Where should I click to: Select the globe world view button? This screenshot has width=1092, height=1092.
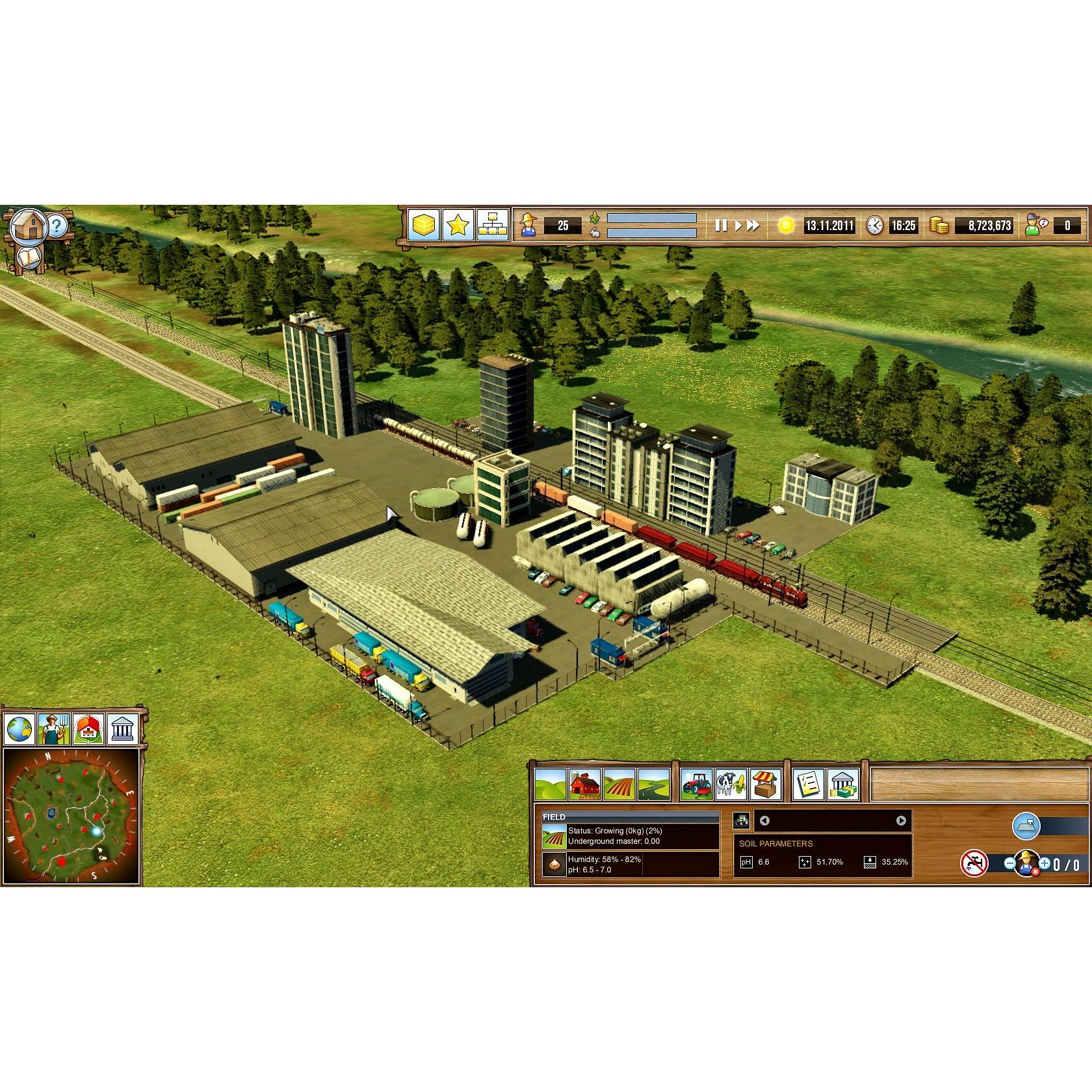click(19, 729)
